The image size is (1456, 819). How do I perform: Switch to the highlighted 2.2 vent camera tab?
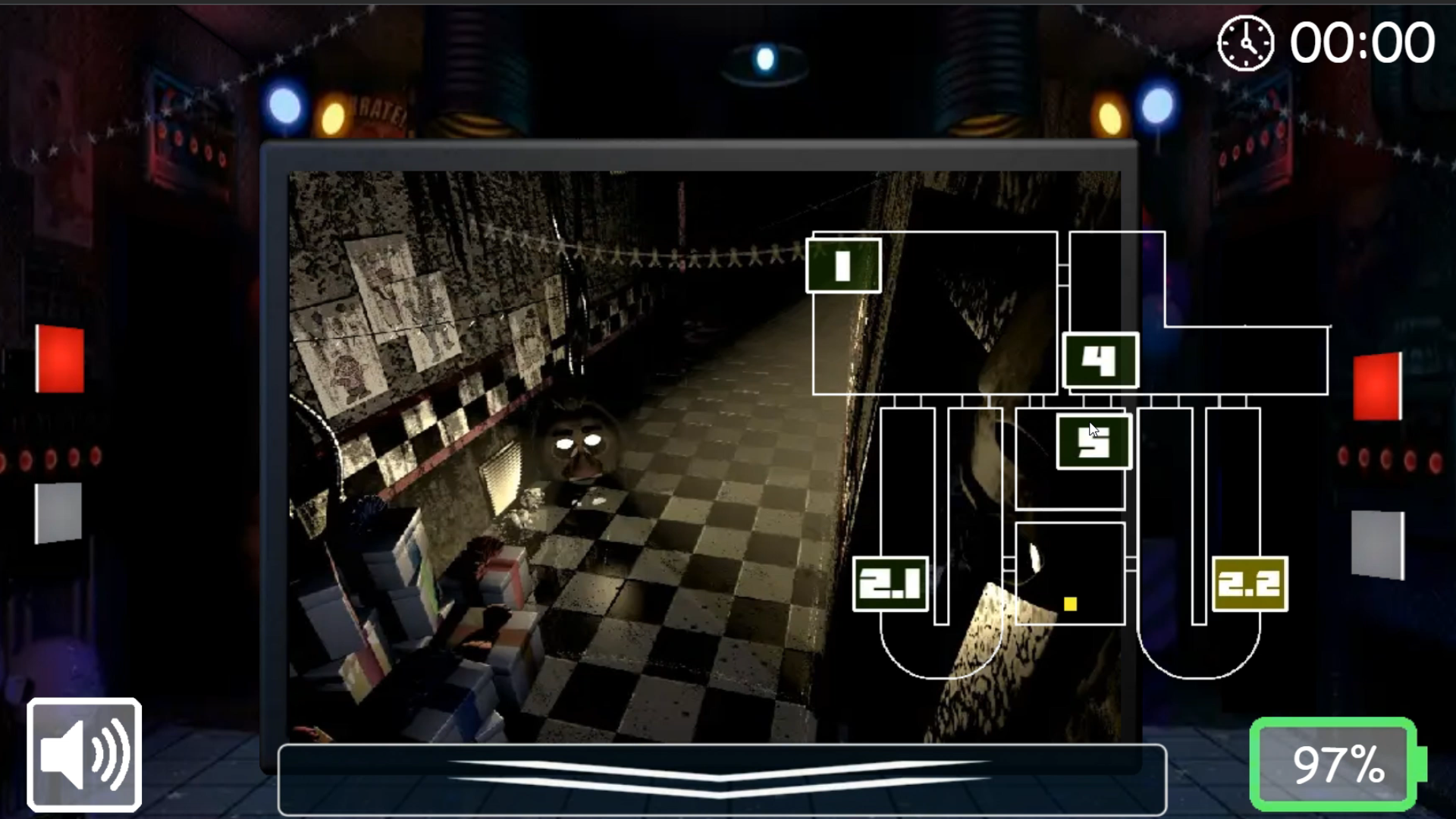click(1250, 584)
